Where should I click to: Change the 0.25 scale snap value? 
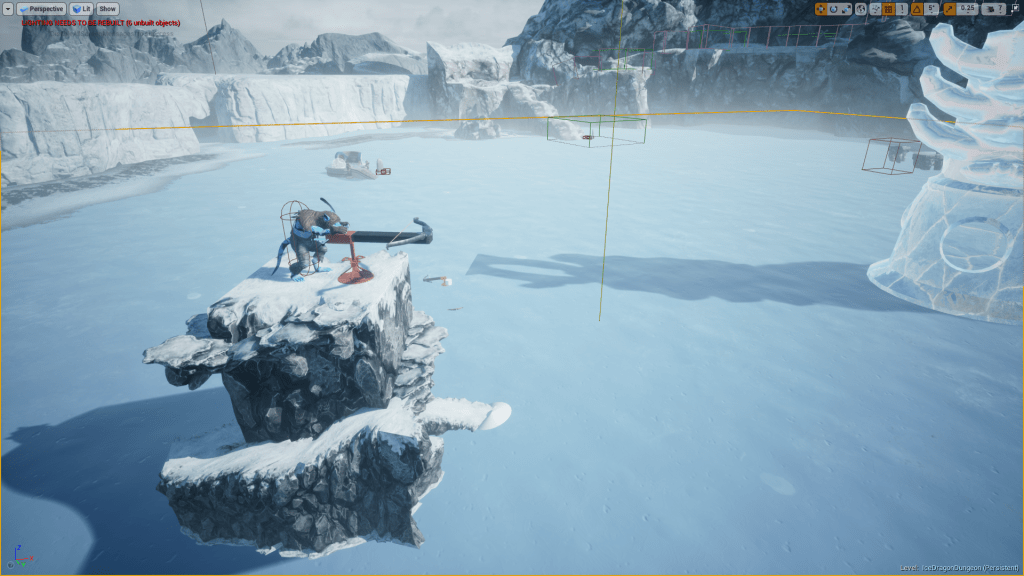(x=967, y=8)
